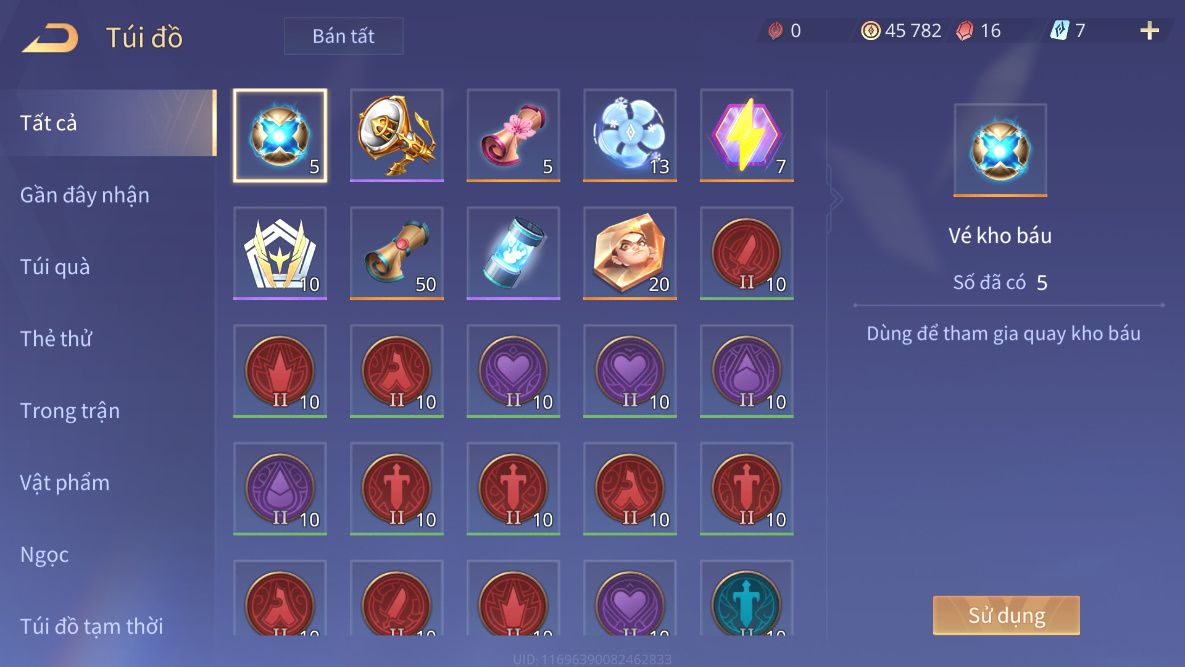Choose the blue glowing canister item
Image resolution: width=1185 pixels, height=667 pixels.
[x=513, y=253]
